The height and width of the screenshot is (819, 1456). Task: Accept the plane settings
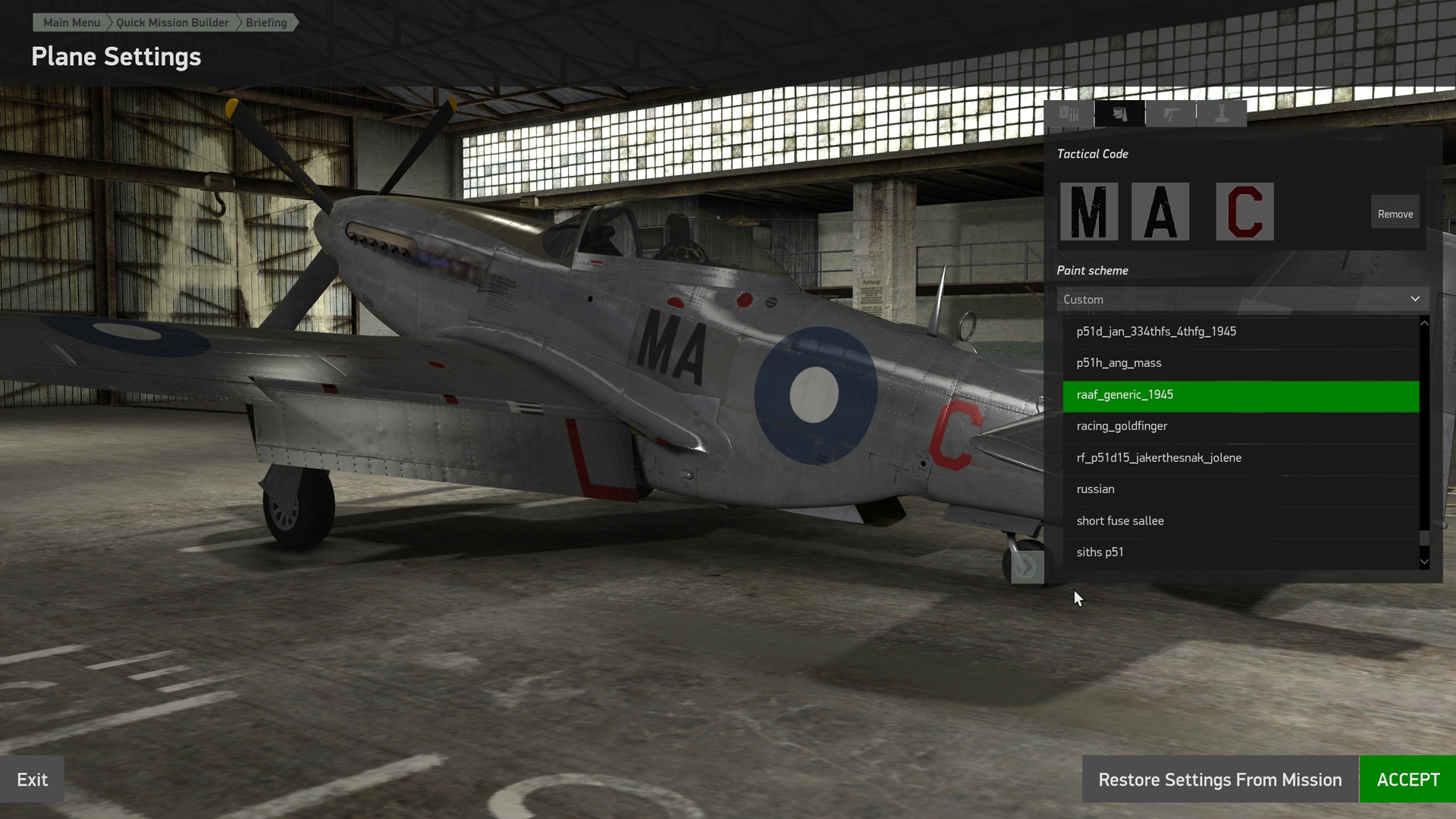[1407, 780]
